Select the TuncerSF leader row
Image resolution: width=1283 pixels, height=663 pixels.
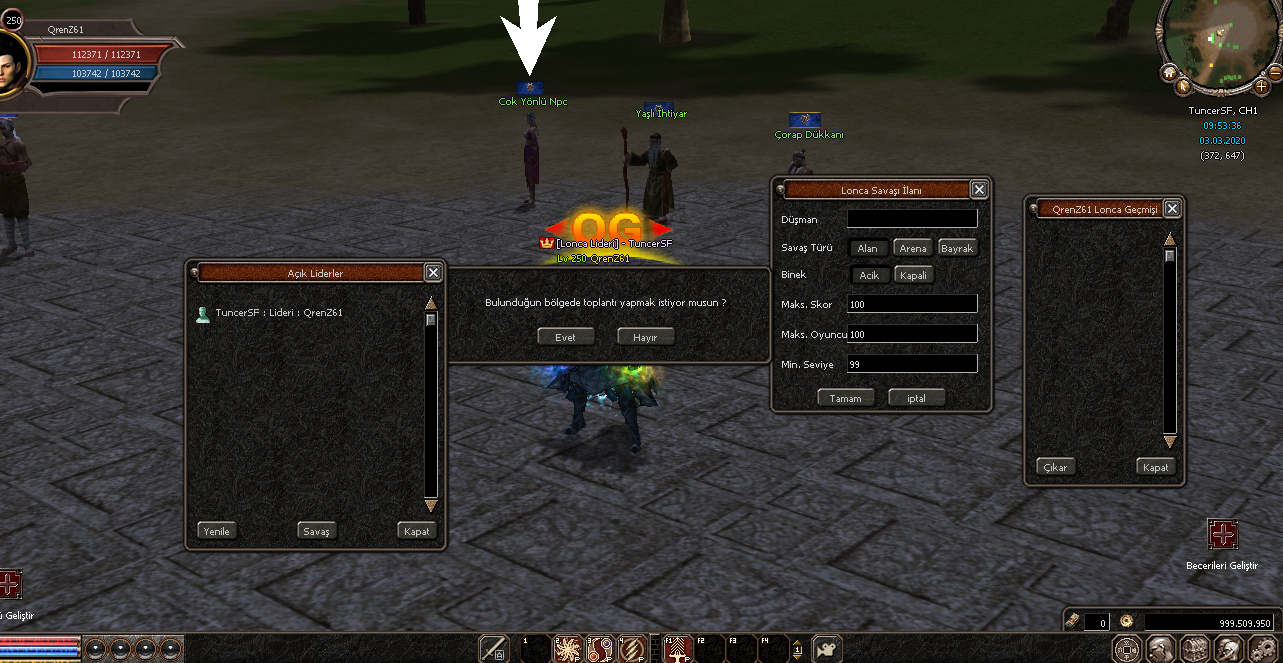coord(279,313)
